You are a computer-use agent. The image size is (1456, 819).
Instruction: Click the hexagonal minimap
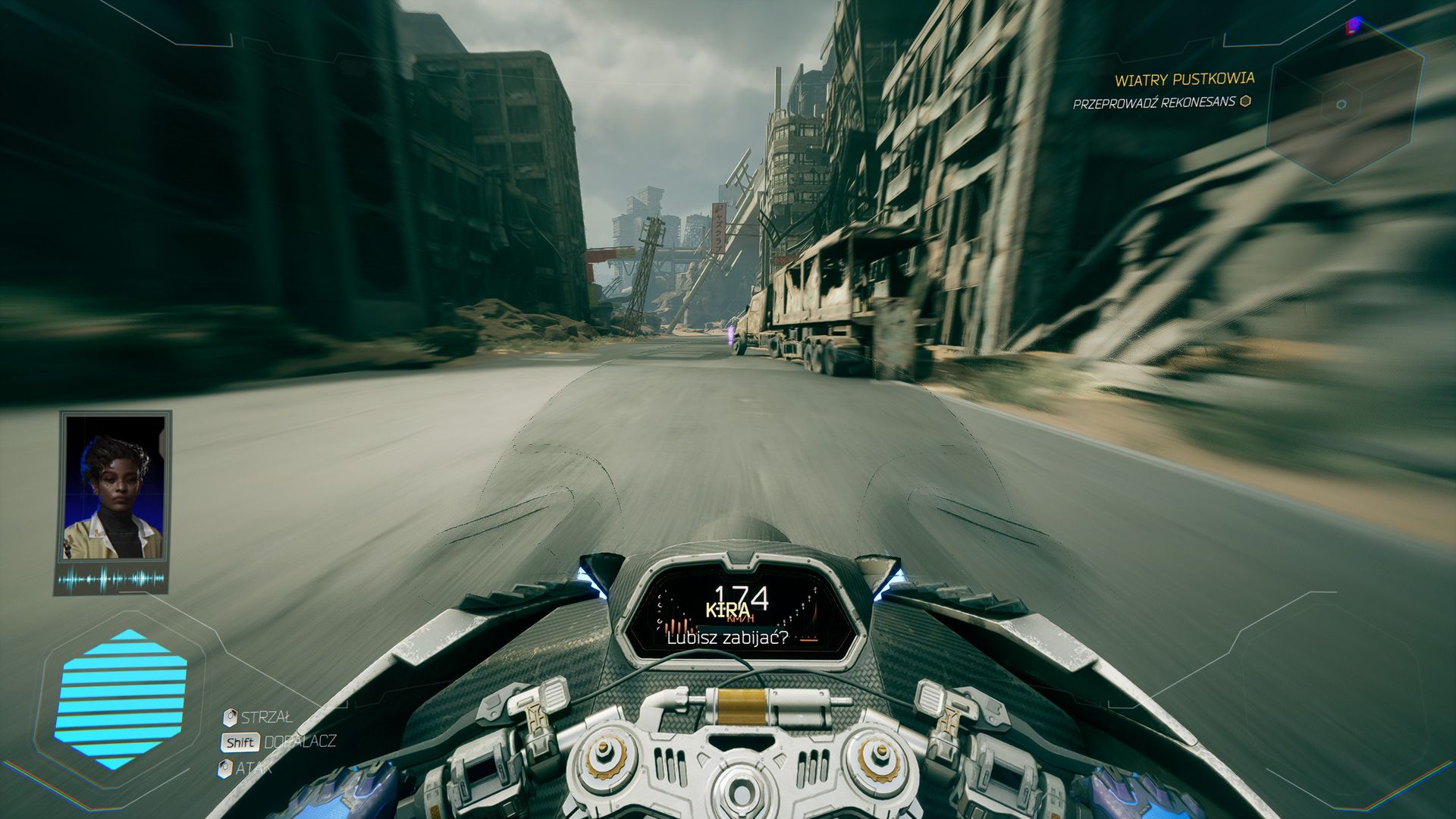(1342, 107)
